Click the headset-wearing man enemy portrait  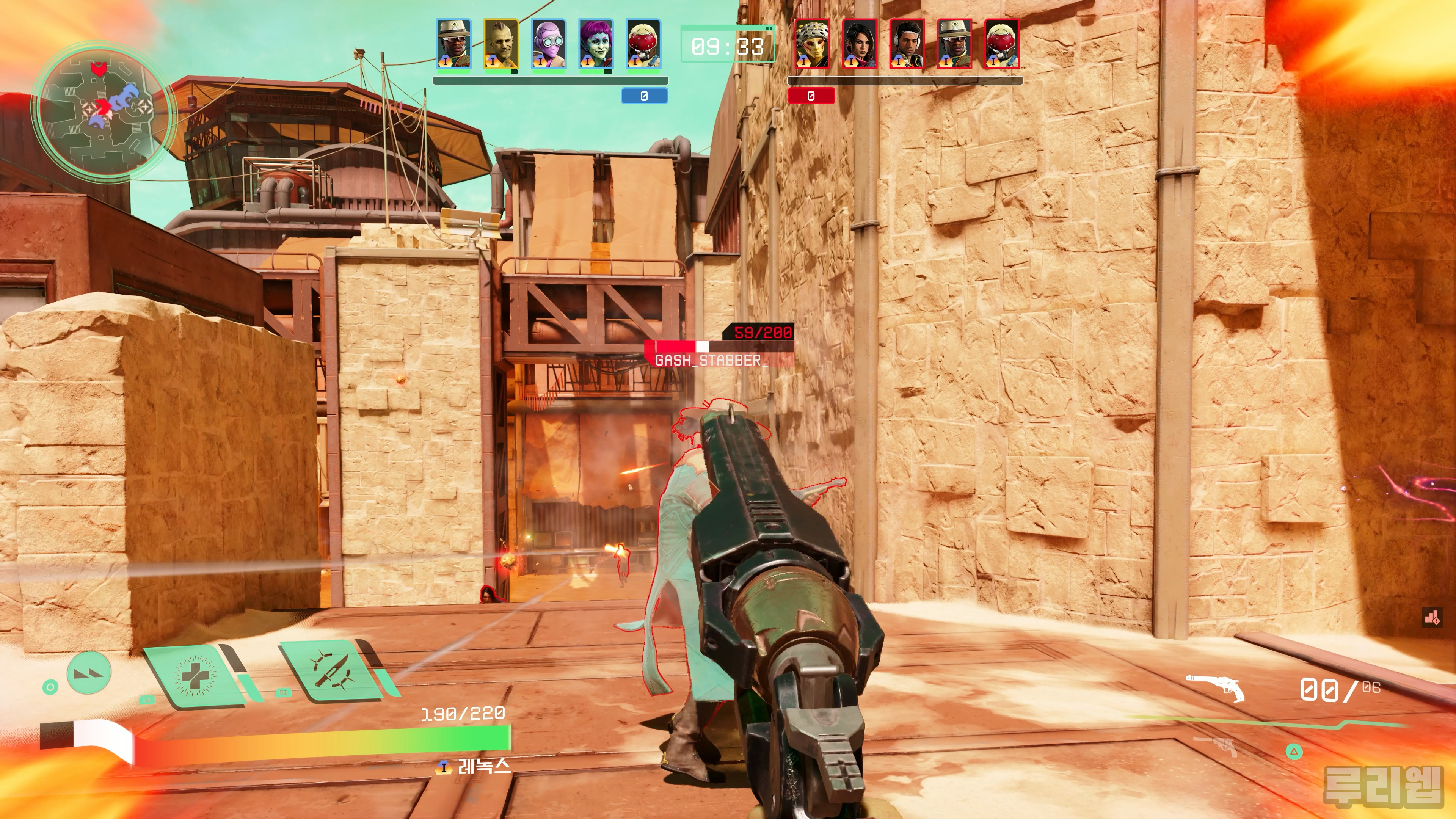(907, 44)
